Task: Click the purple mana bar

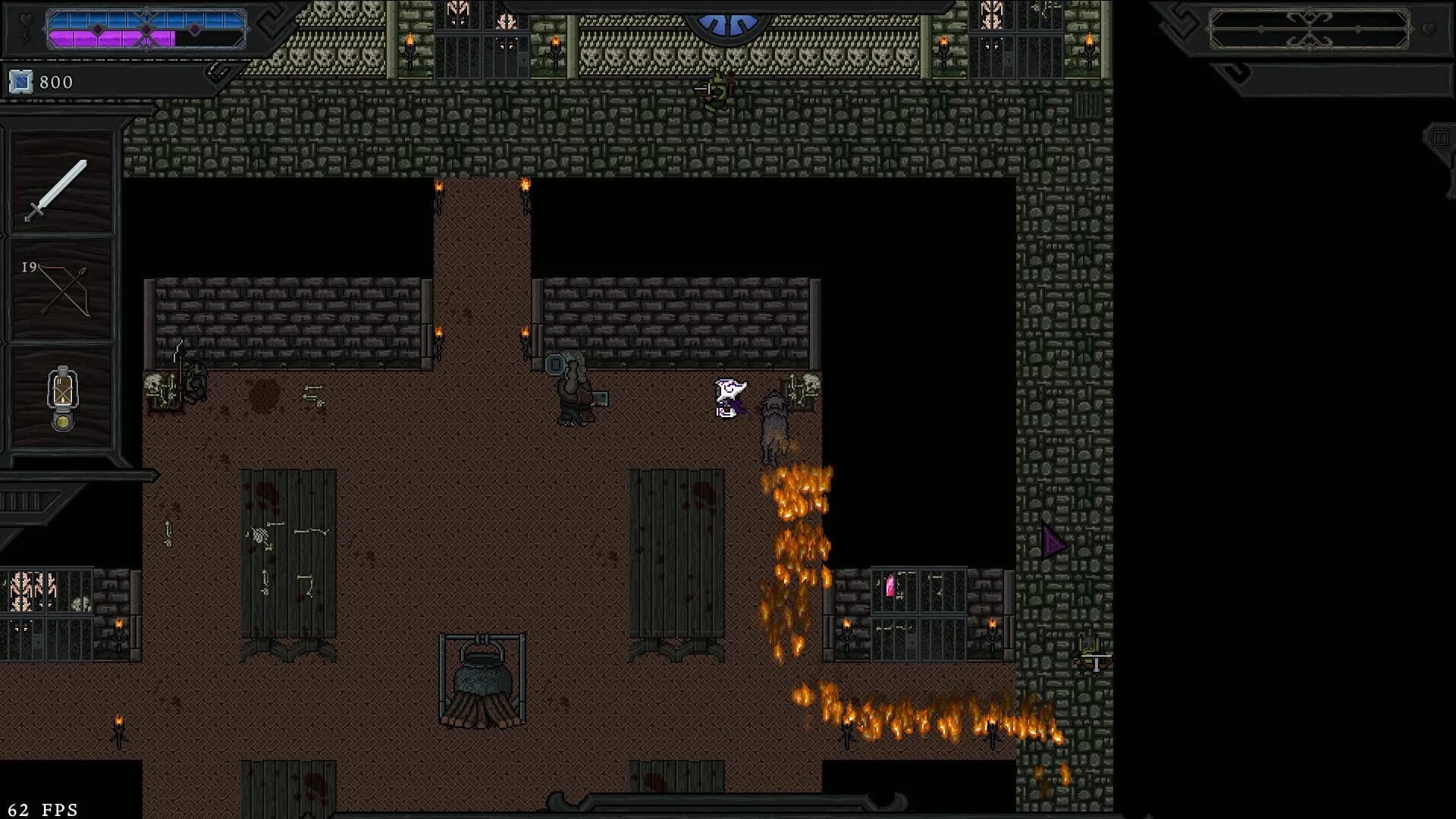Action: pos(114,38)
